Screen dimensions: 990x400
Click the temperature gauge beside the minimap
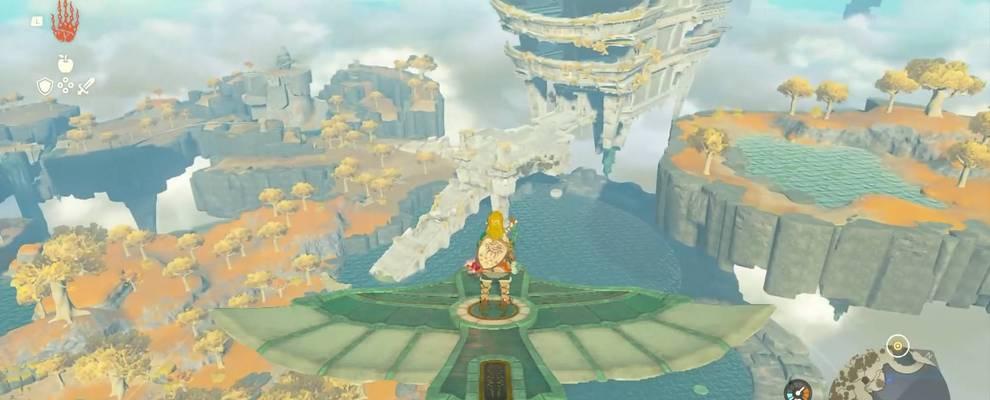click(797, 390)
